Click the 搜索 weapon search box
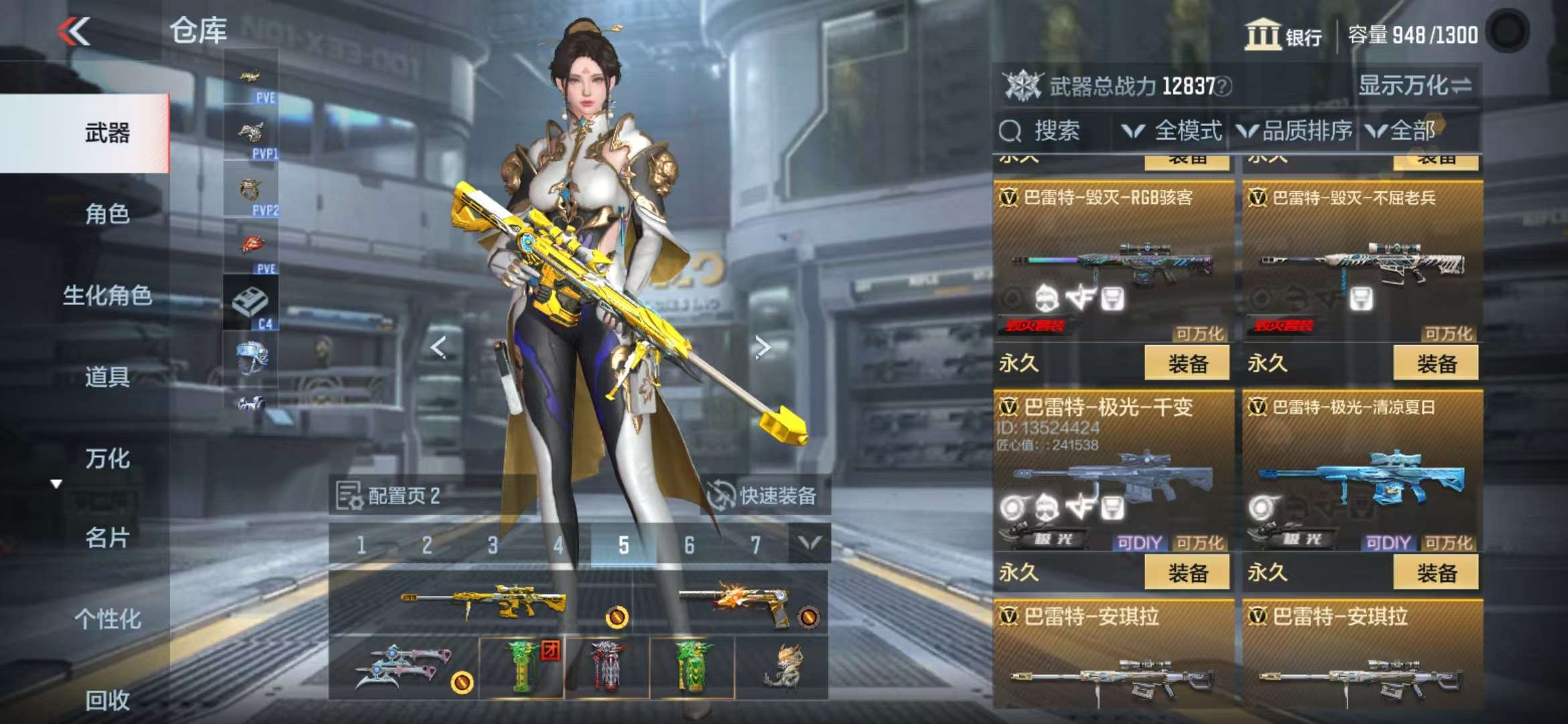Screen dimensions: 1568x724 [x=1052, y=131]
